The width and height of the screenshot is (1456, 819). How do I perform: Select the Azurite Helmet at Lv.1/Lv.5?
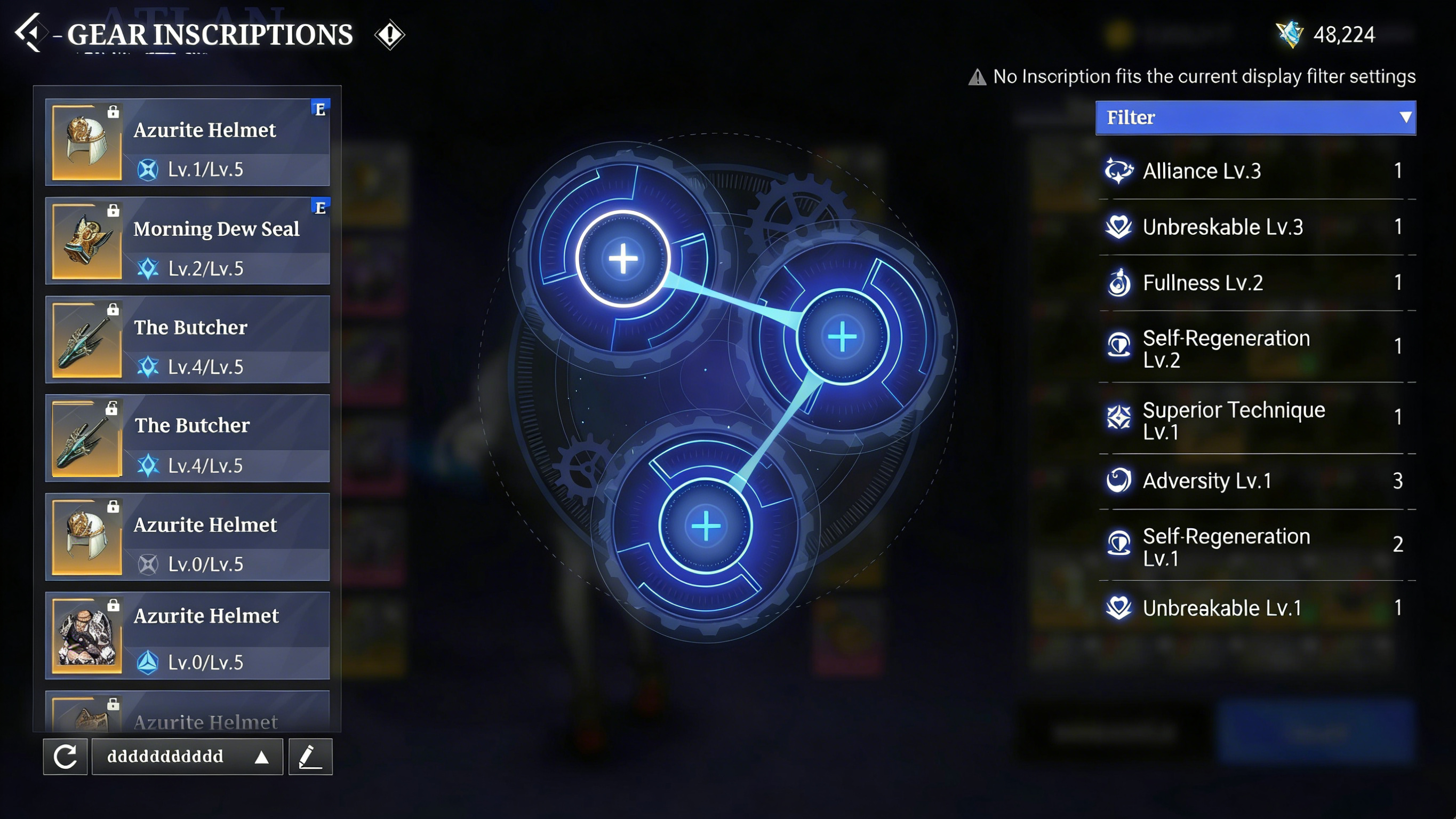coord(187,142)
